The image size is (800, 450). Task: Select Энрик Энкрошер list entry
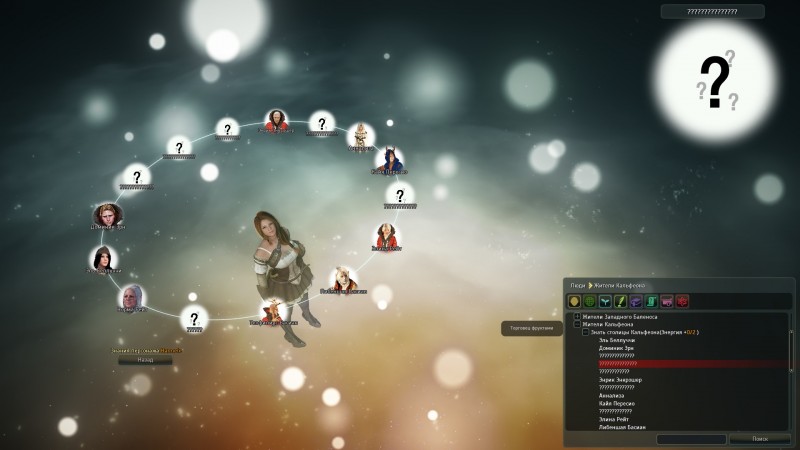620,381
